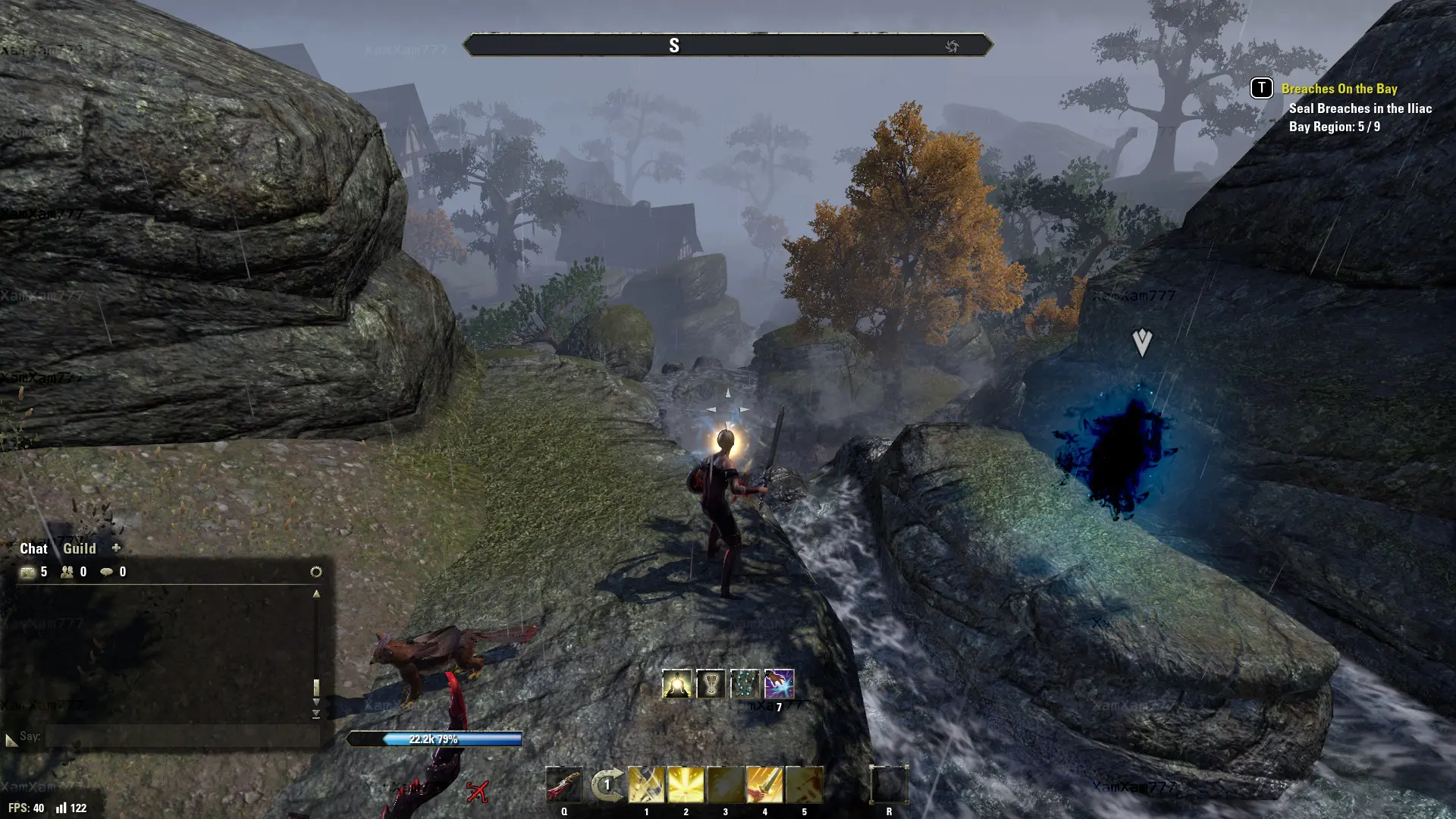The image size is (1456, 819).
Task: Jump chat to the latest message
Action: 316,714
